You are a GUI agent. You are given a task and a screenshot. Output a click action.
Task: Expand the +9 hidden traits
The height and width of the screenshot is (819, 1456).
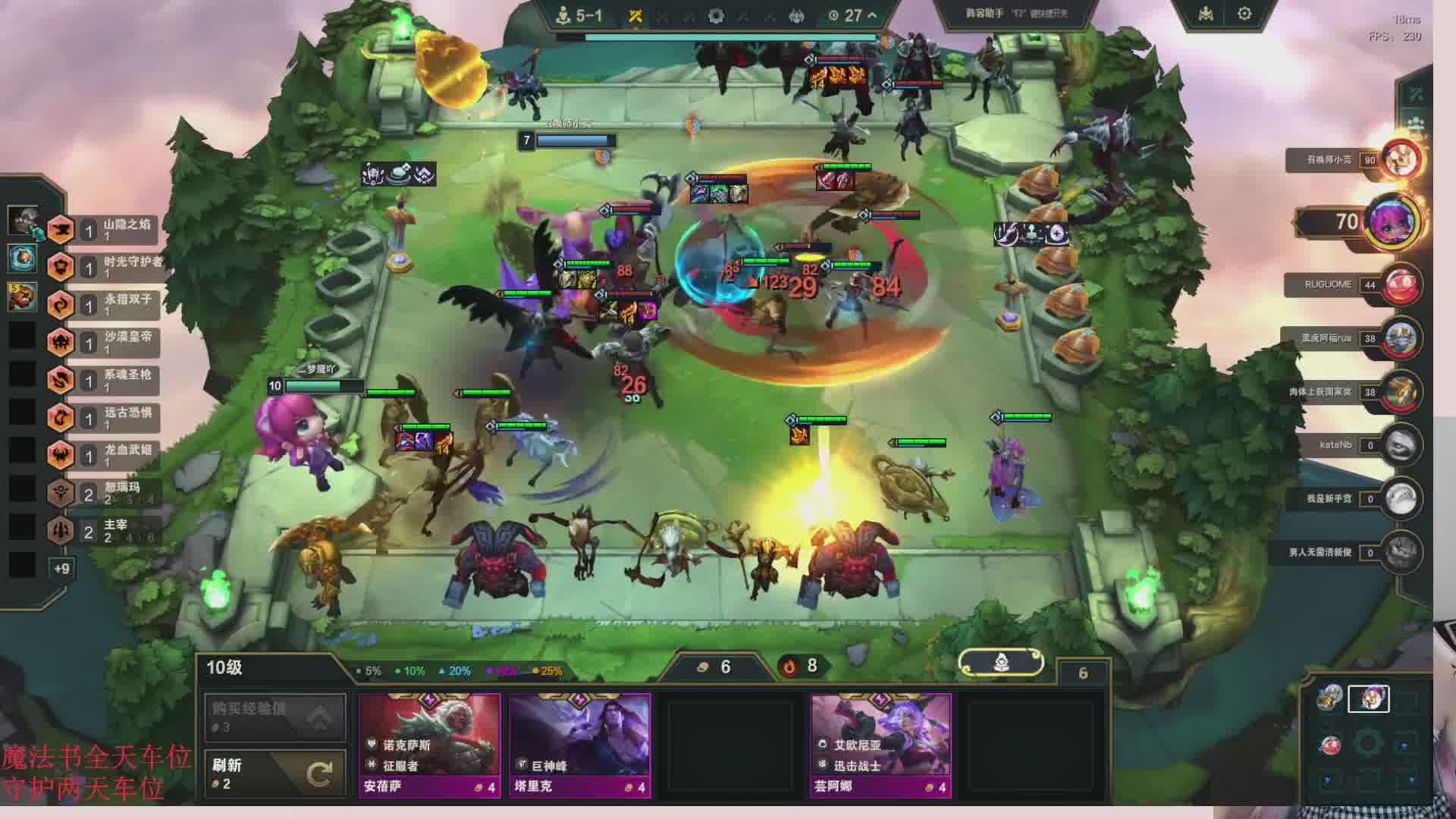61,568
